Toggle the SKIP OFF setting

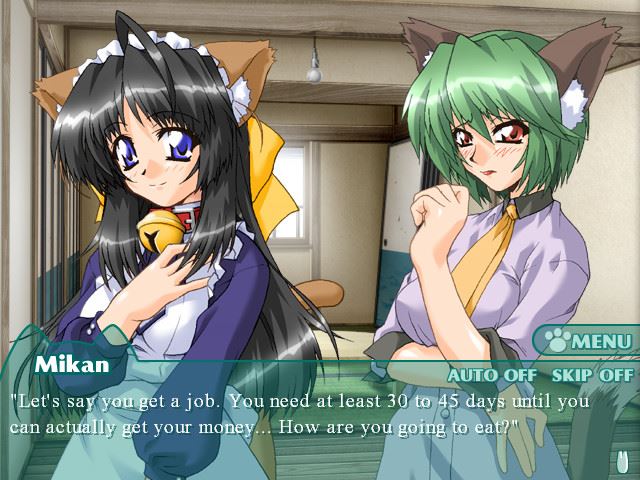592,375
